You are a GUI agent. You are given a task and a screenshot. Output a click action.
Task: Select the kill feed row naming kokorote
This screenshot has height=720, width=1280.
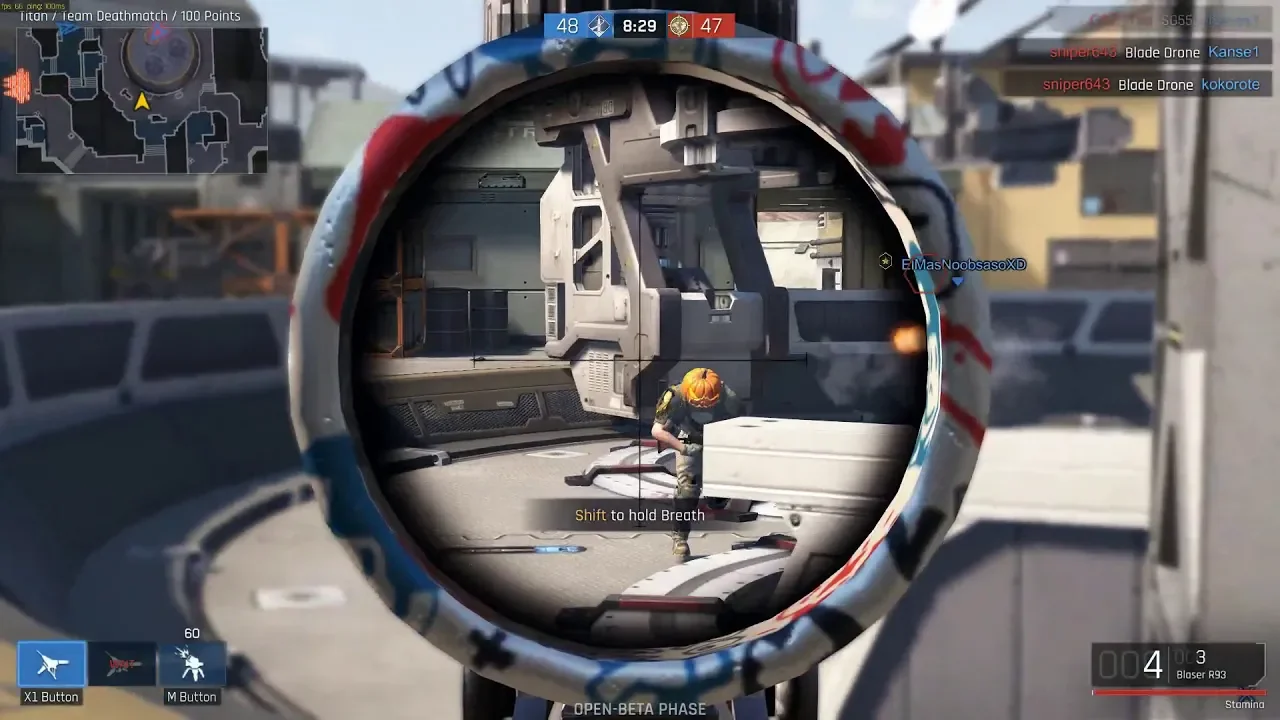1142,85
